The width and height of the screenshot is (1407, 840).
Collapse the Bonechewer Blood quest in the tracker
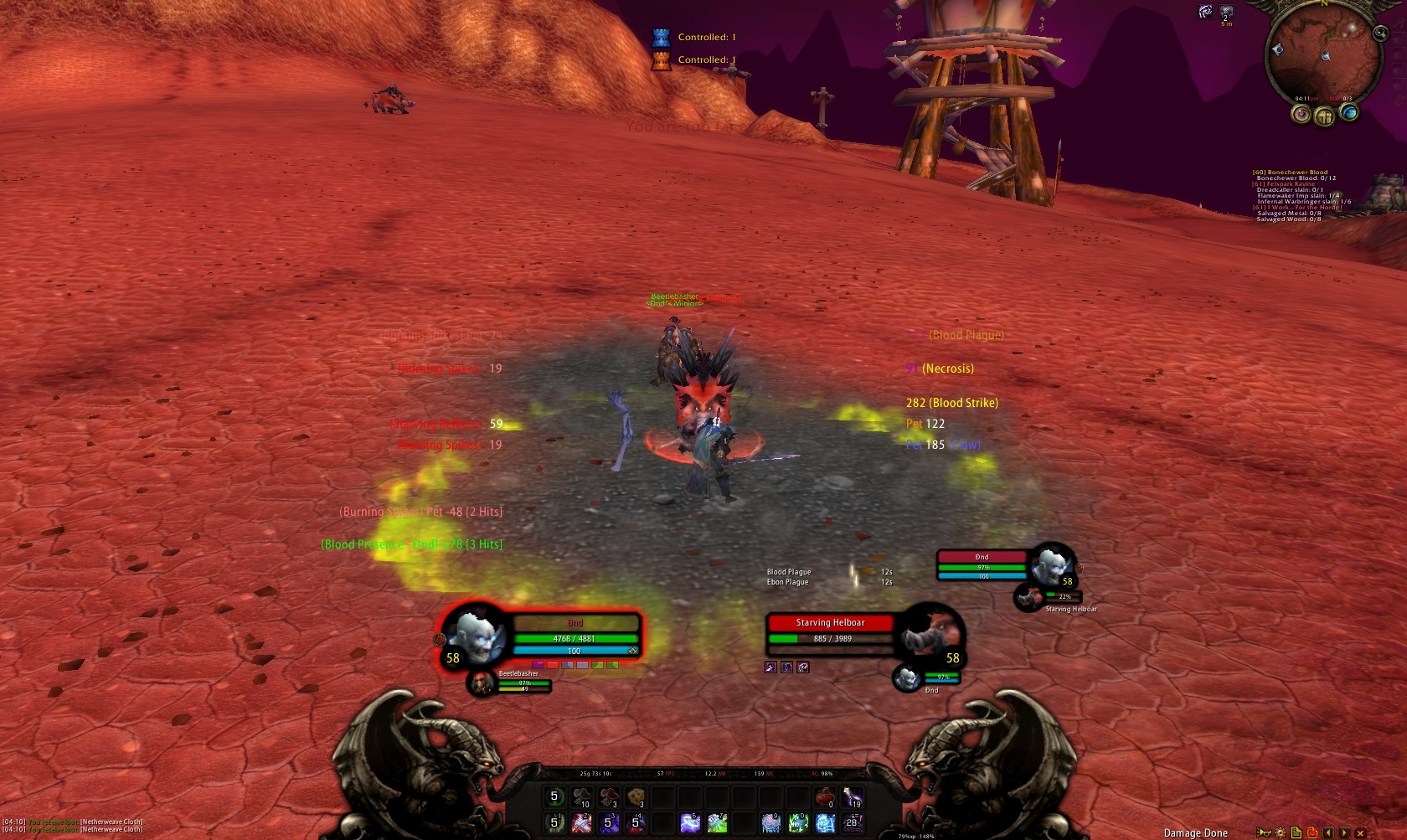pos(1290,173)
